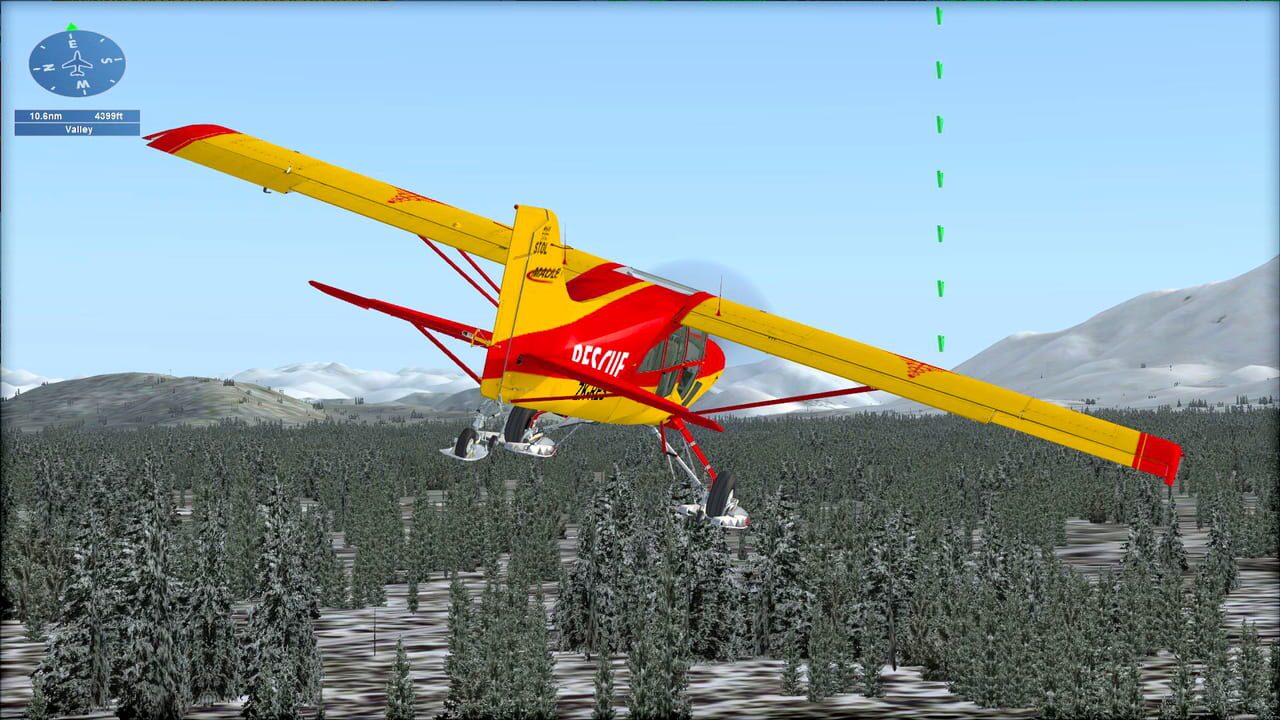Click the green heading arrow atop the compass
1280x720 pixels.
point(71,27)
